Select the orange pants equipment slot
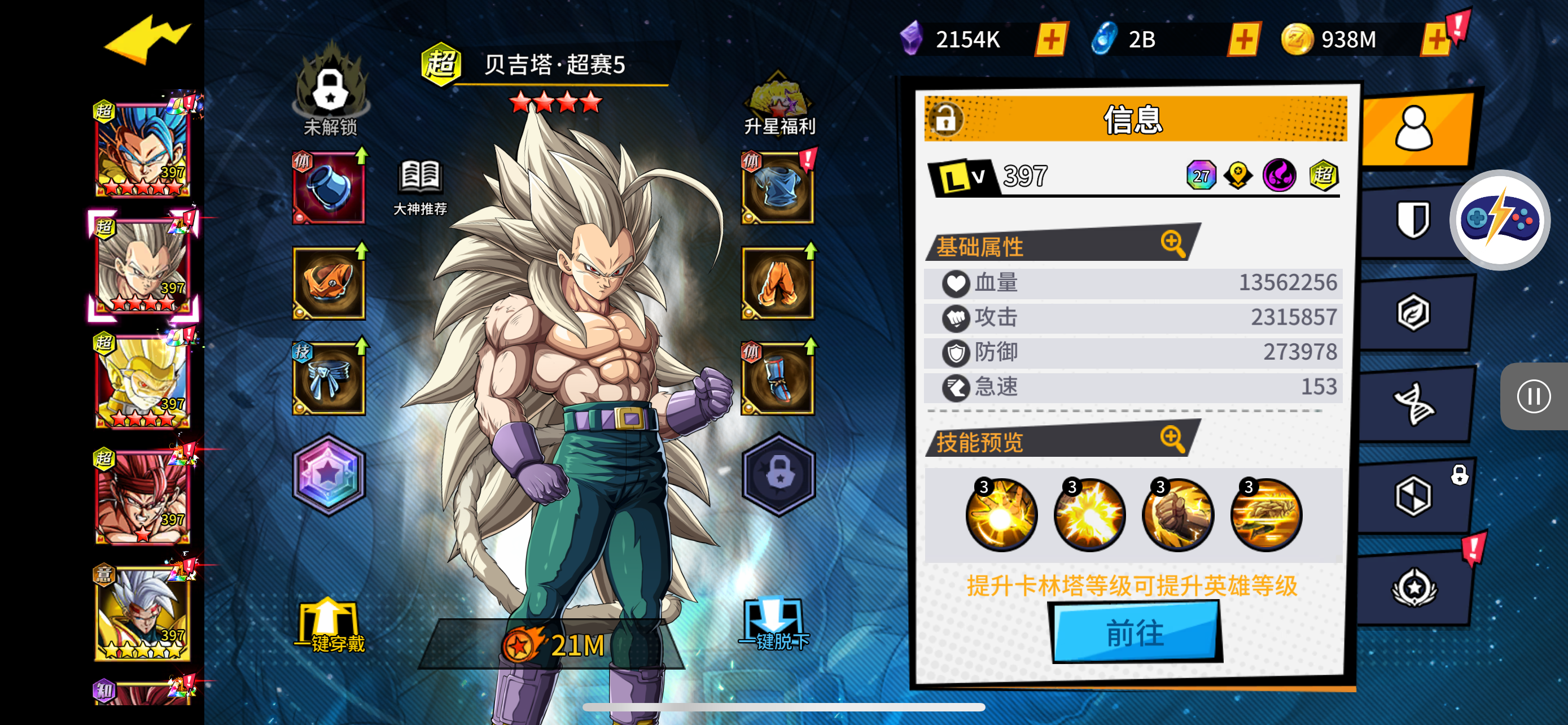 point(777,283)
